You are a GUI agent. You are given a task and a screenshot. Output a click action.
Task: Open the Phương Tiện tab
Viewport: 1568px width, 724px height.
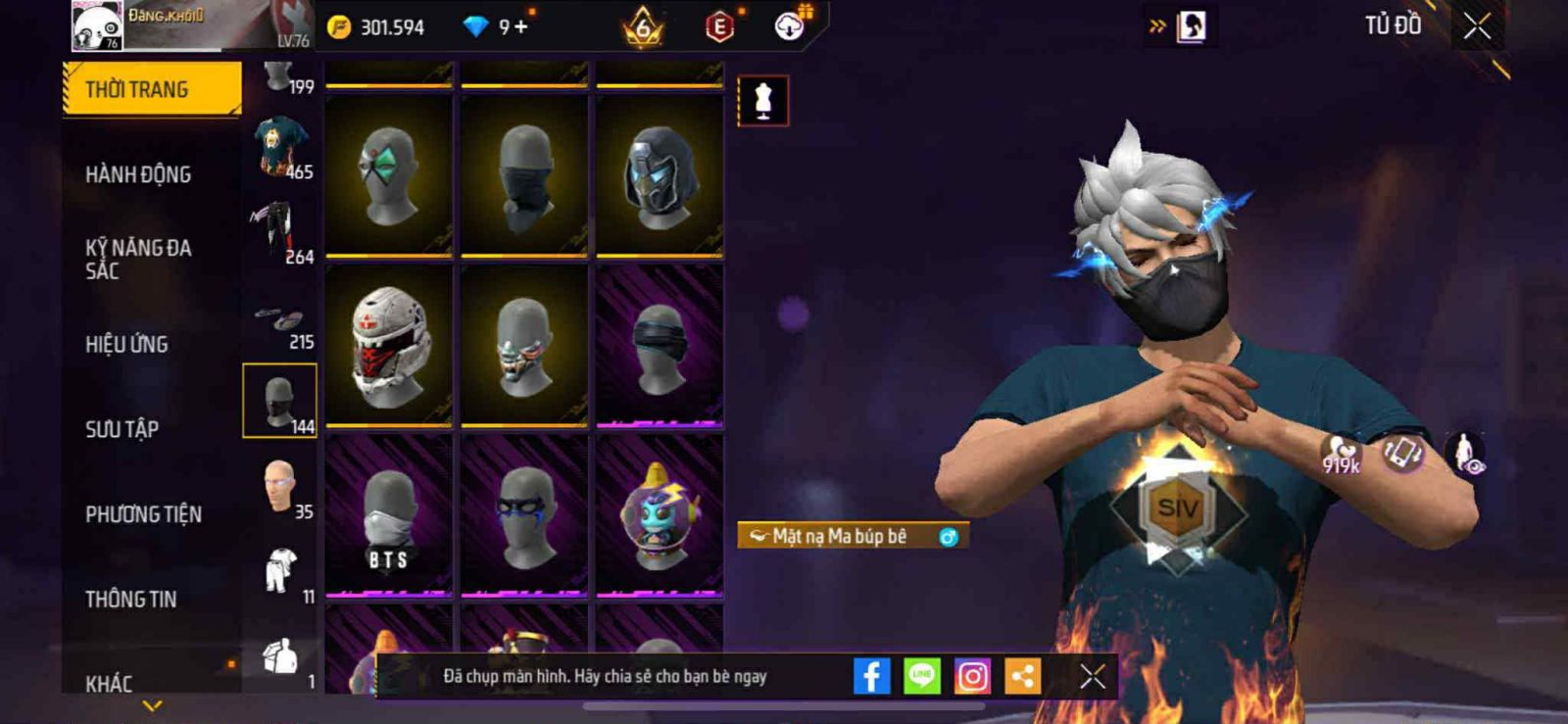click(x=143, y=514)
